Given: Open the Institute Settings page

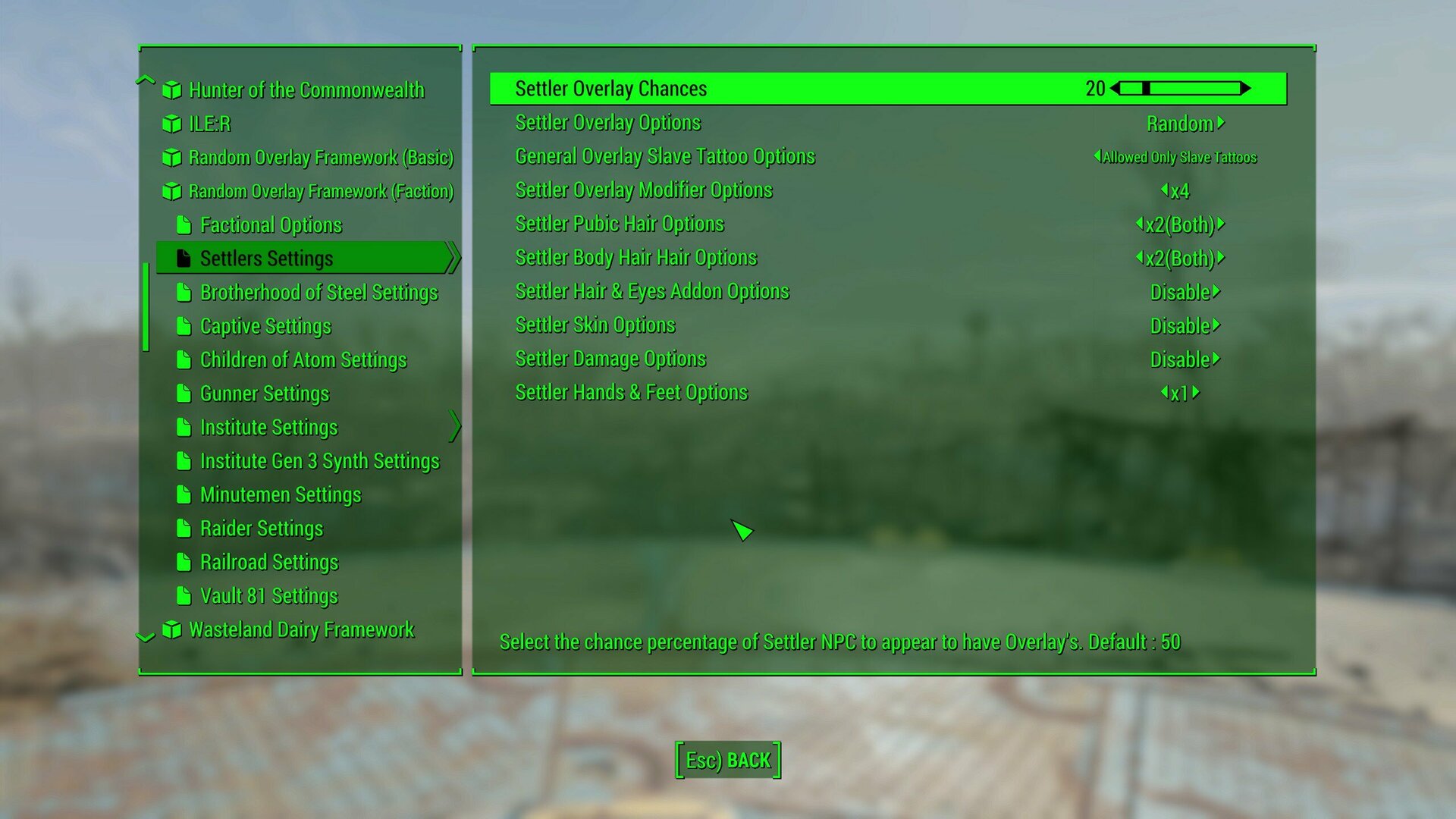Looking at the screenshot, I should tap(268, 427).
